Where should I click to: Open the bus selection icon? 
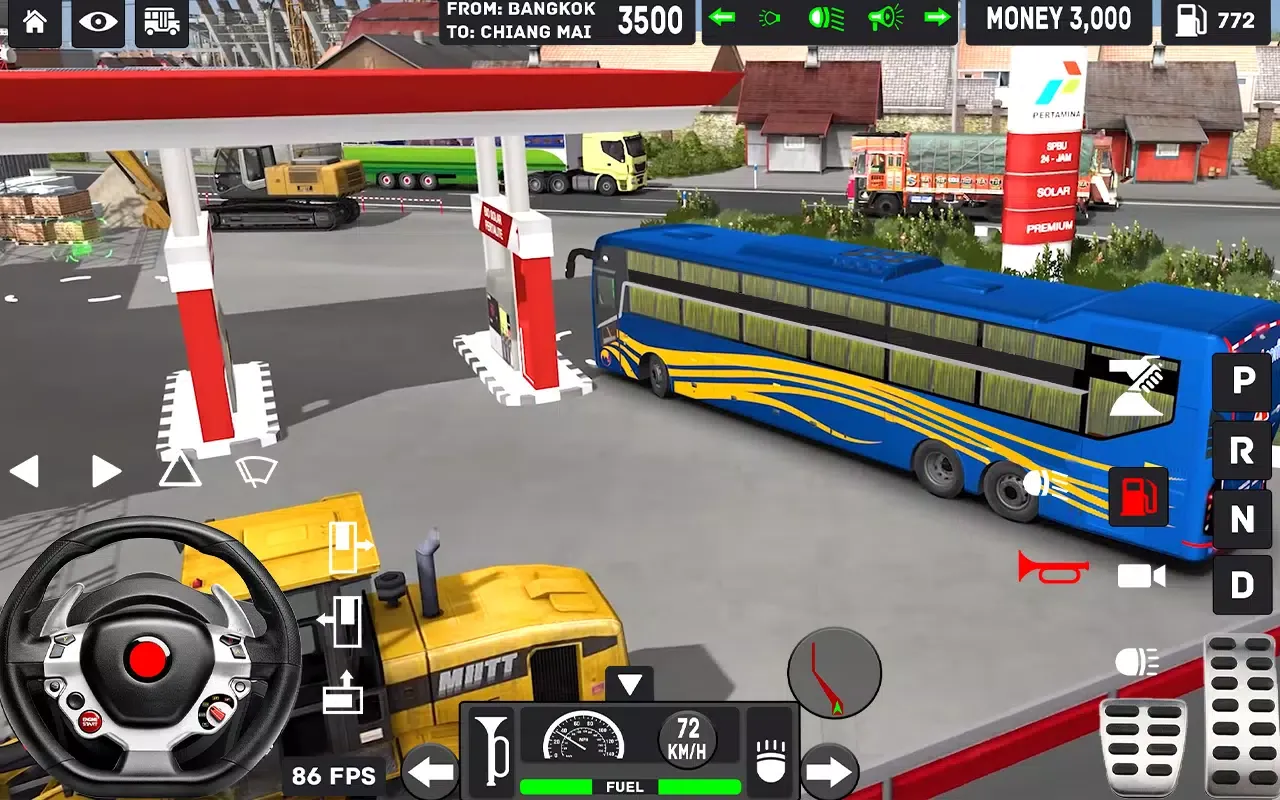click(x=161, y=22)
